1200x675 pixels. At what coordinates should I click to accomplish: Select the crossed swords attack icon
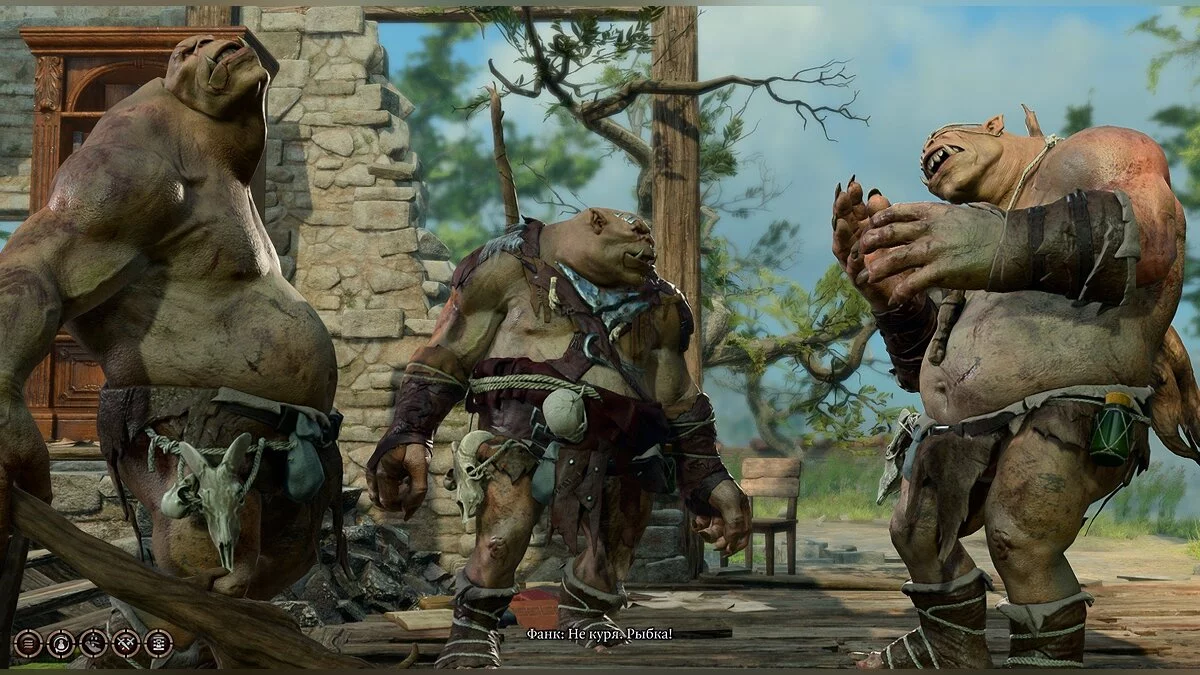click(126, 643)
